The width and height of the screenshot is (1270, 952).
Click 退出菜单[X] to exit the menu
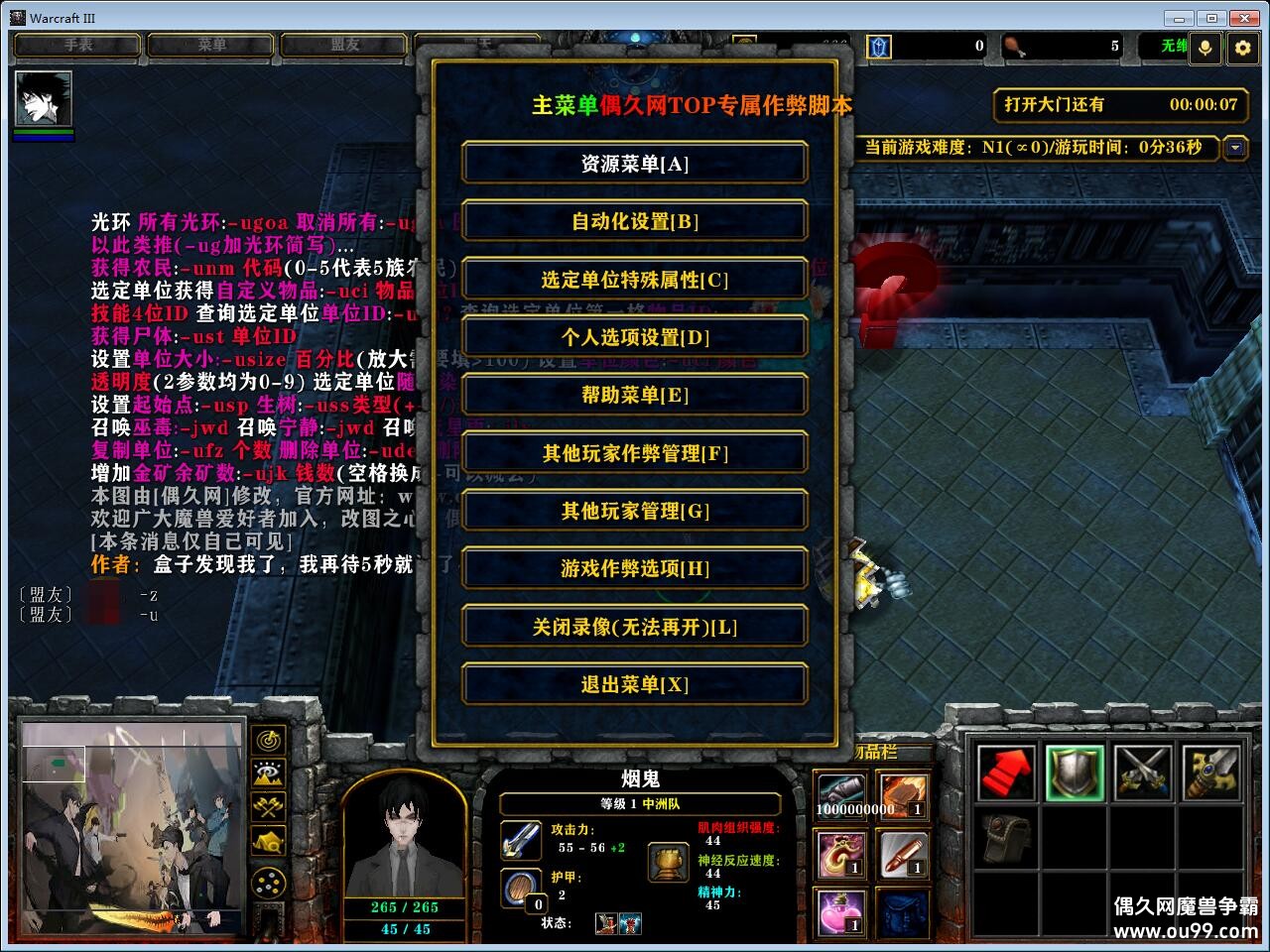click(x=633, y=684)
